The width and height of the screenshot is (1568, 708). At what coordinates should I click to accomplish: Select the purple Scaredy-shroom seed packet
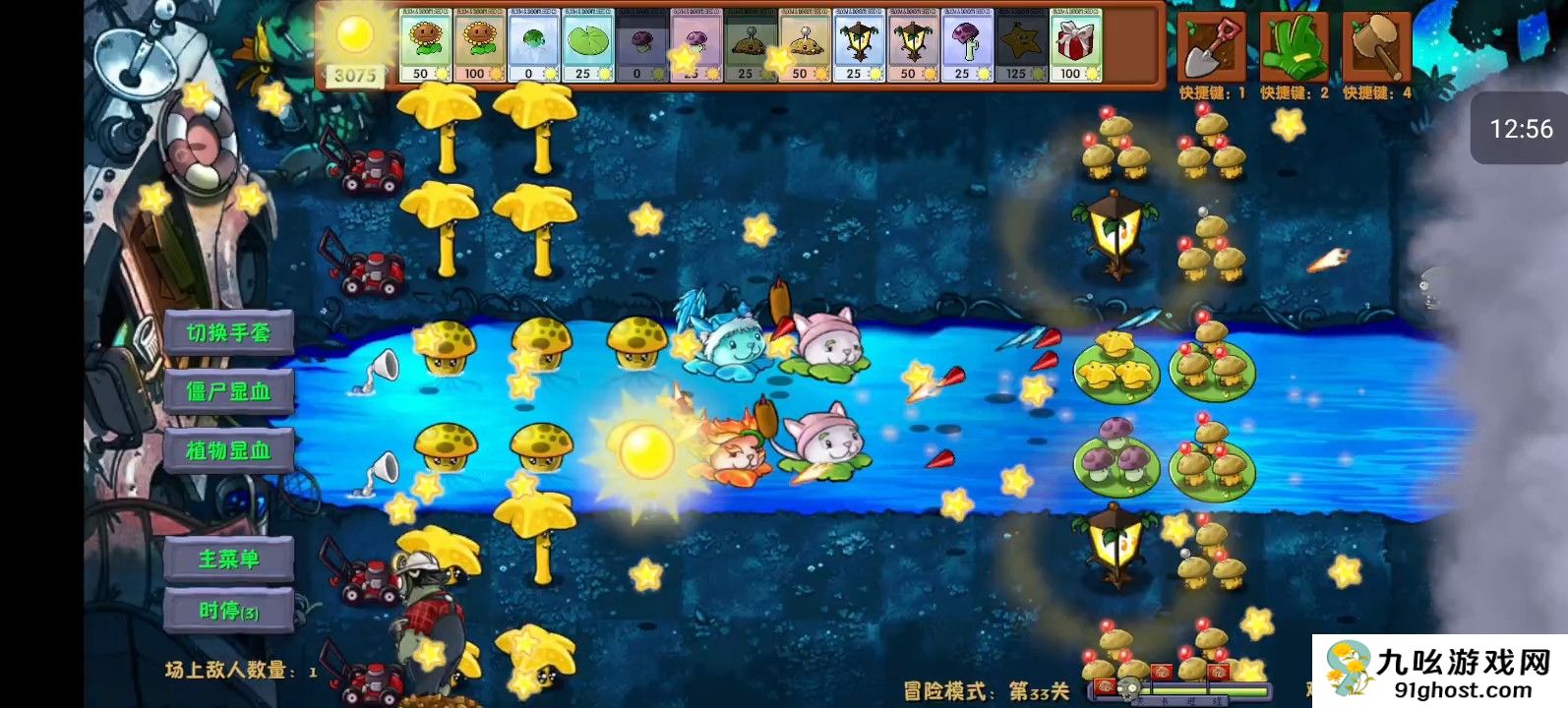pyautogui.click(x=965, y=44)
